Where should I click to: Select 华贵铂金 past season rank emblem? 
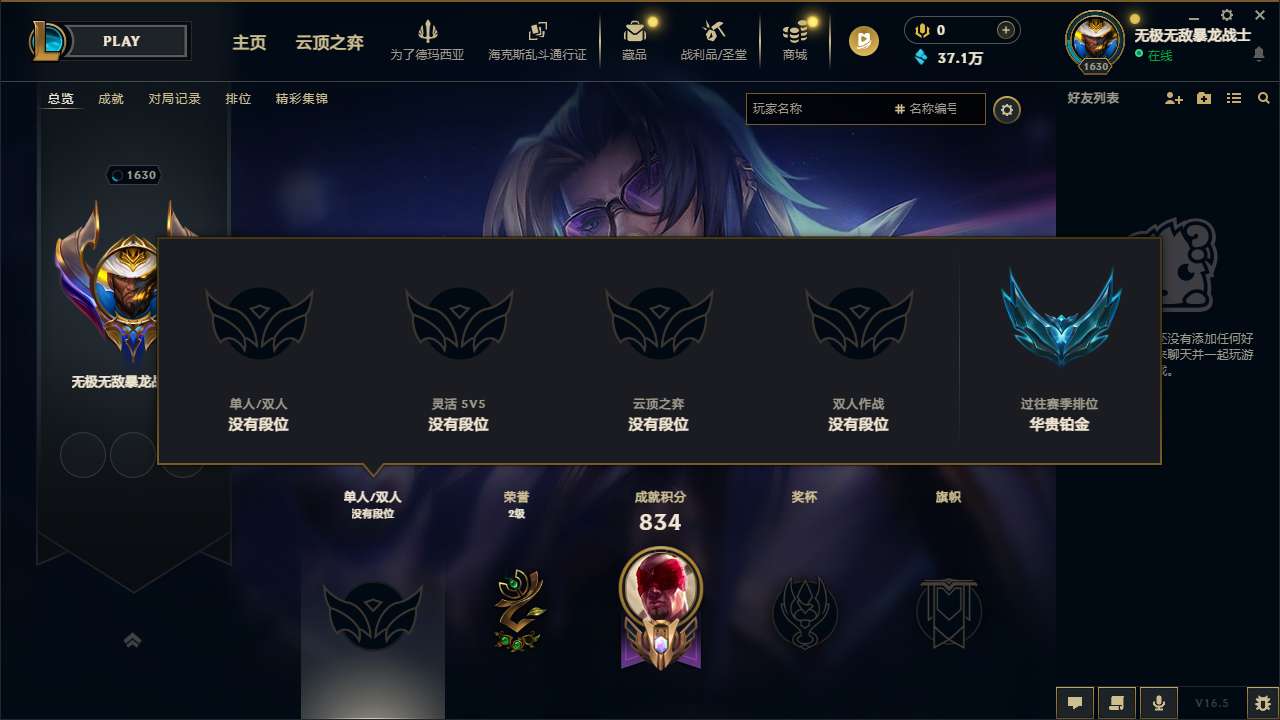pos(1060,318)
